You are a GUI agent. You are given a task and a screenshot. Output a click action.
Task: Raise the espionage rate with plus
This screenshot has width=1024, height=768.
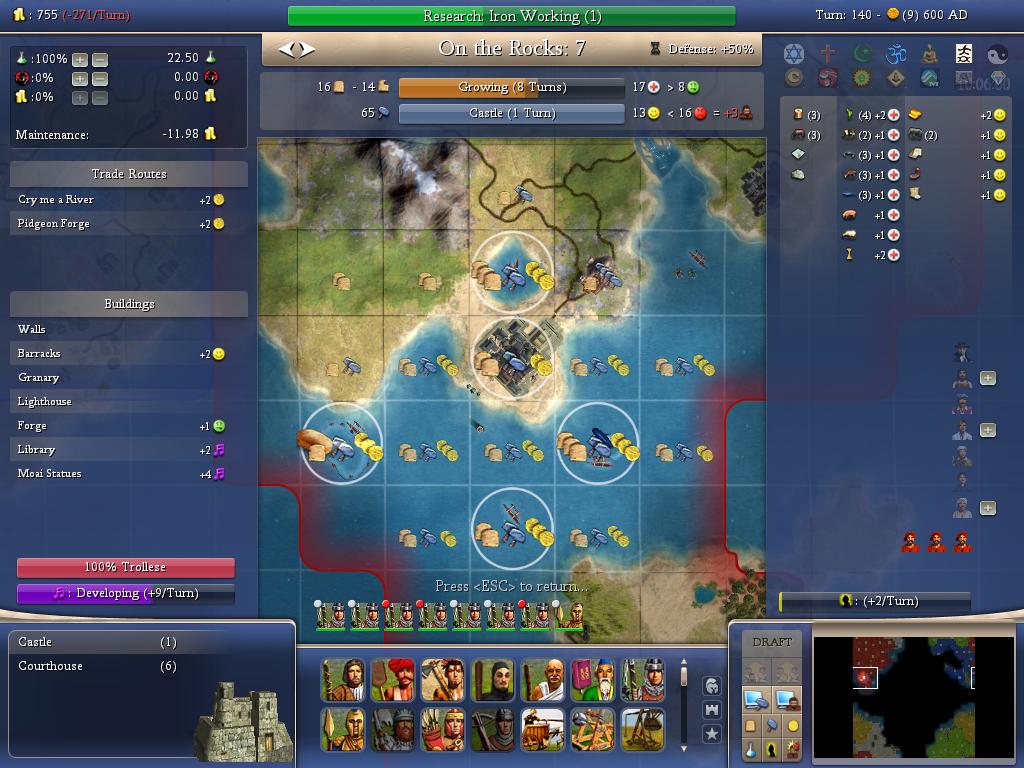[x=80, y=78]
